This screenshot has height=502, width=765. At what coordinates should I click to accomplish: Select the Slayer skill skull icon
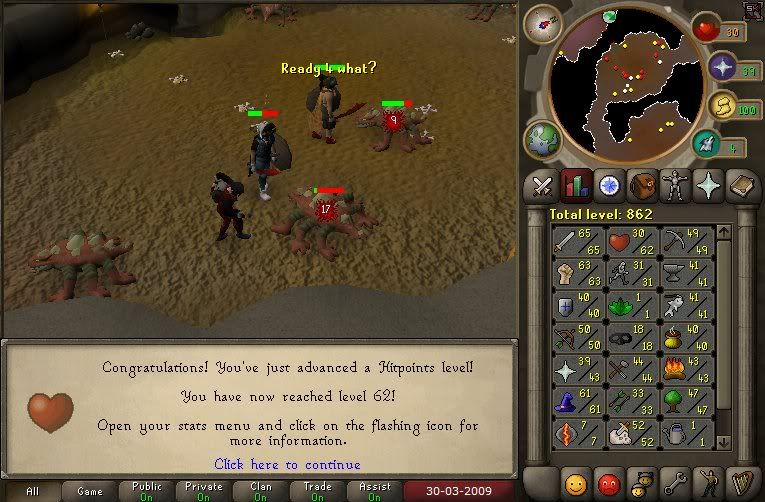[633, 434]
